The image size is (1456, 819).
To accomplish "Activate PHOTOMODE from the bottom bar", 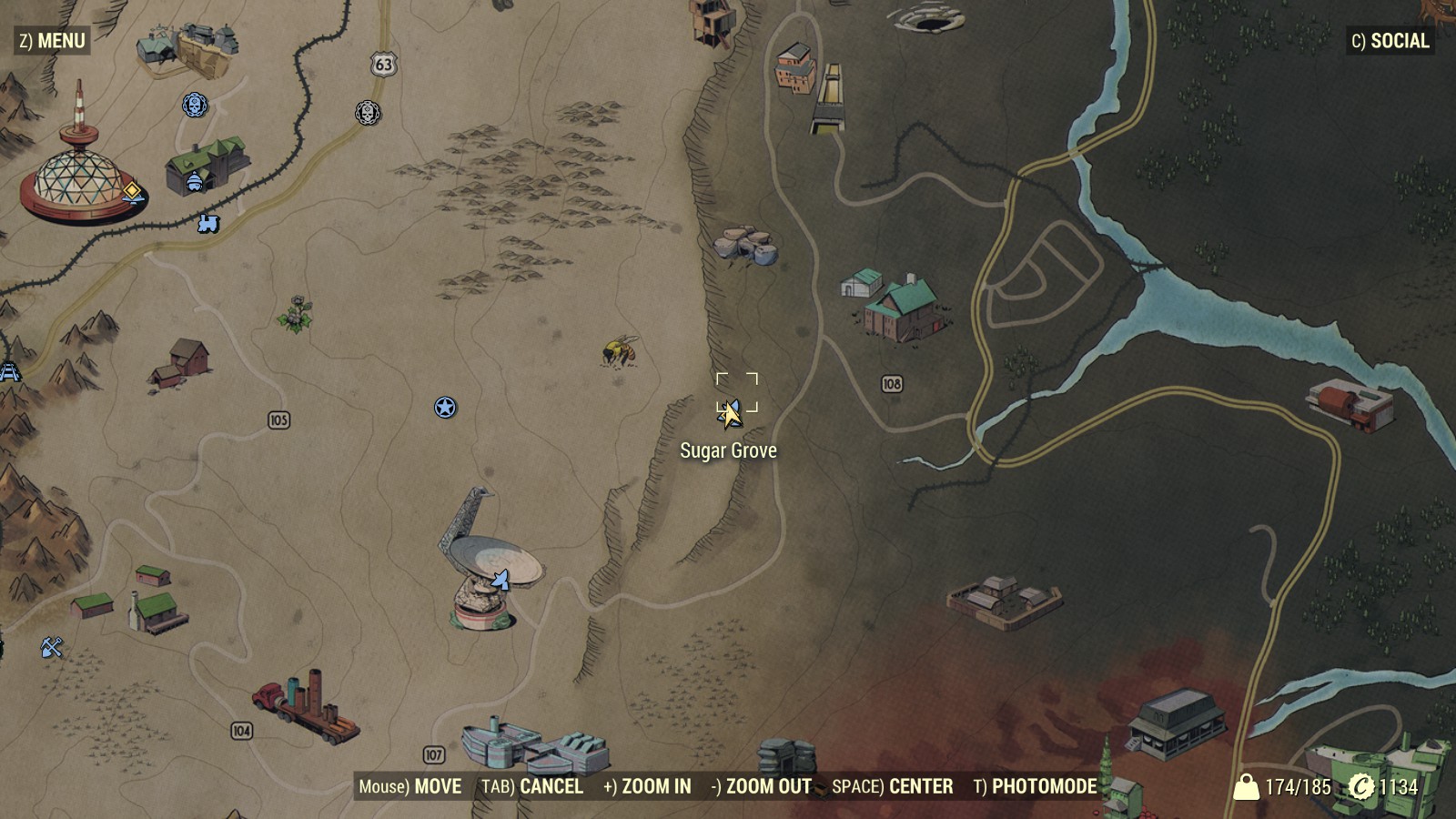I will [1043, 787].
